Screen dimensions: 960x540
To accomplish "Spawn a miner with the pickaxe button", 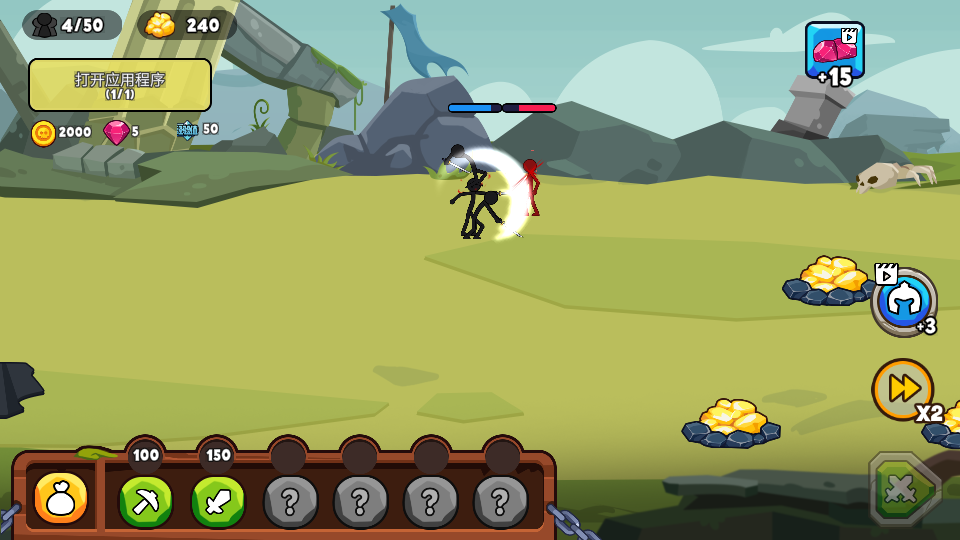I will pos(146,500).
